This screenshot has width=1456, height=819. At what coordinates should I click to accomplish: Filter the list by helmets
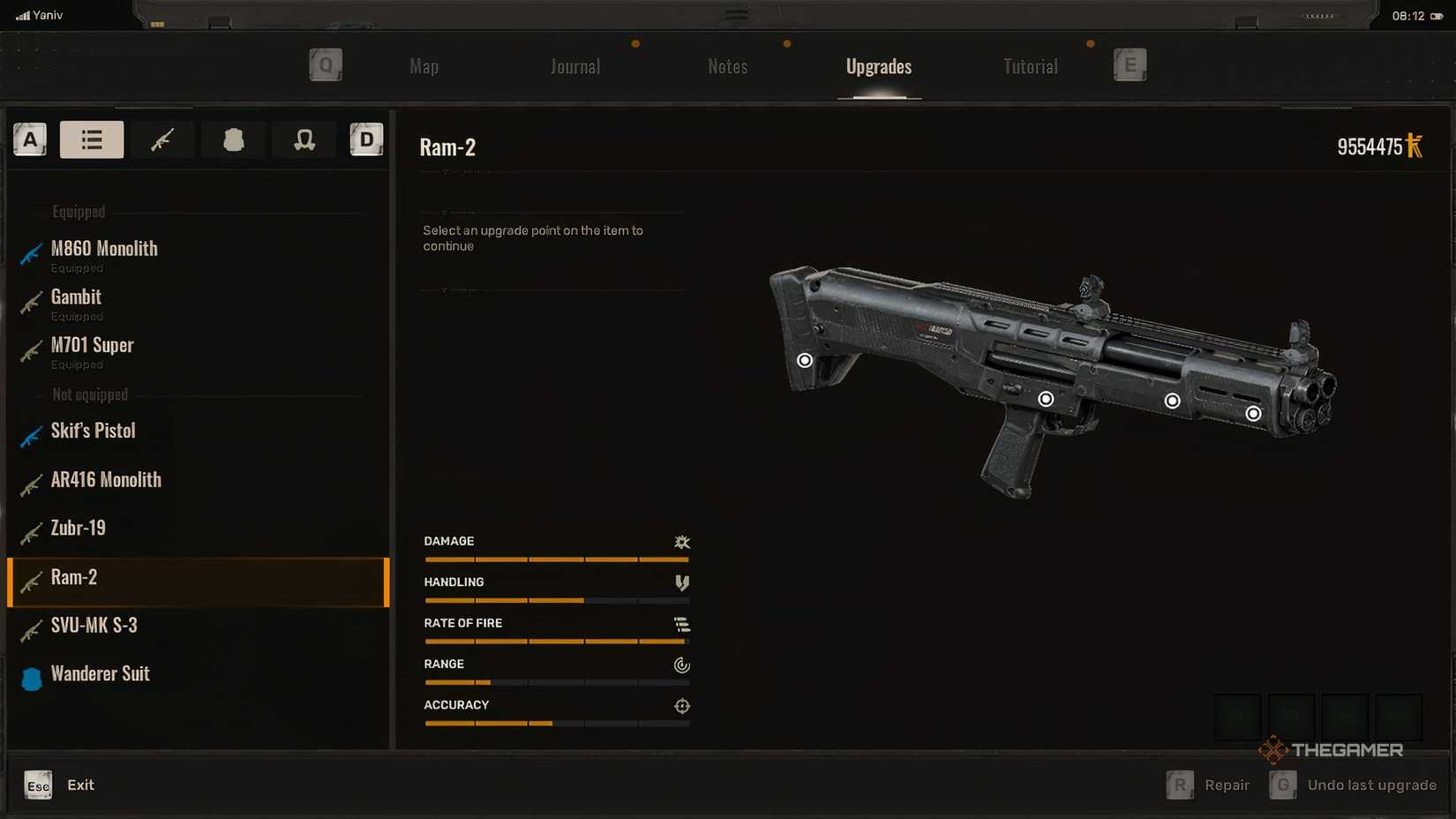304,139
